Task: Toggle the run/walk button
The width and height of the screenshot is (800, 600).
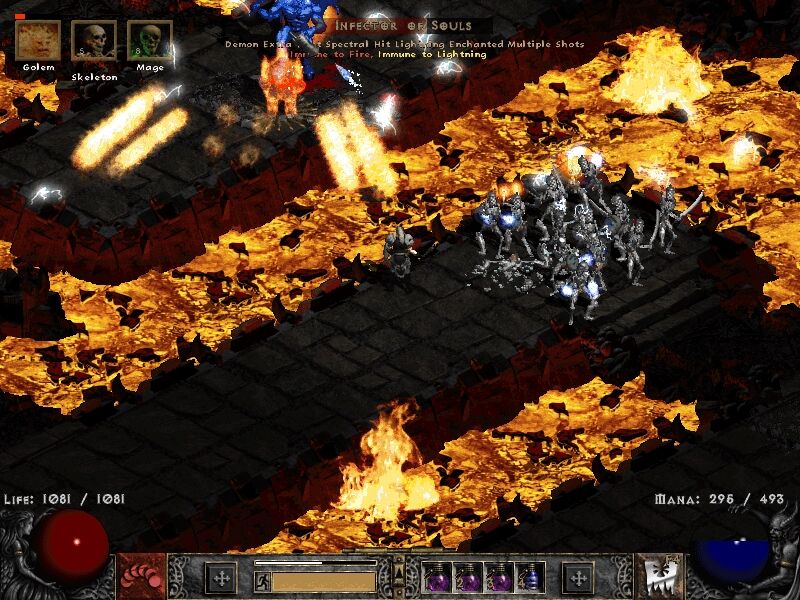Action: coord(263,579)
